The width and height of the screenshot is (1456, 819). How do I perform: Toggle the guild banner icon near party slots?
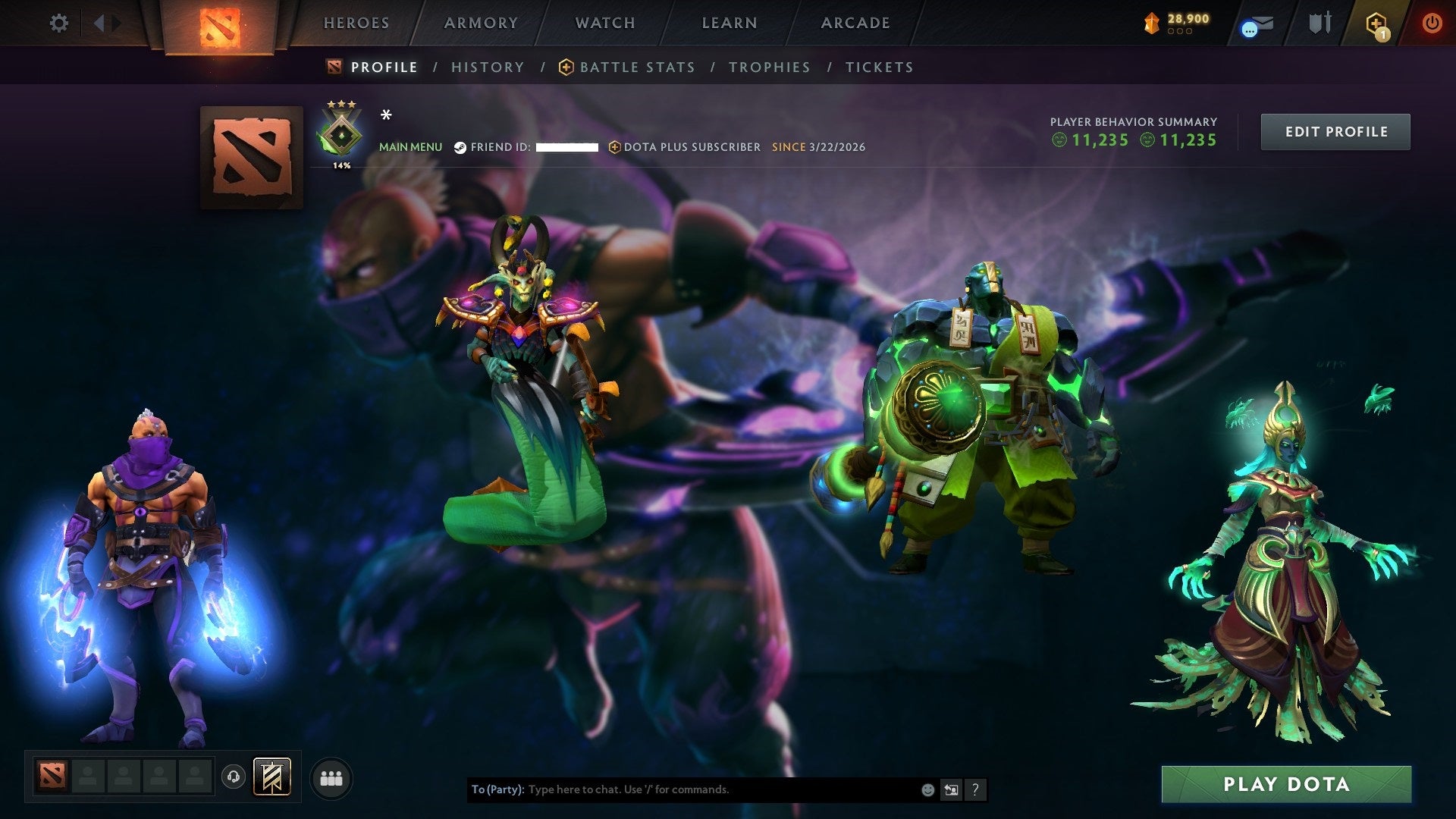[x=271, y=777]
